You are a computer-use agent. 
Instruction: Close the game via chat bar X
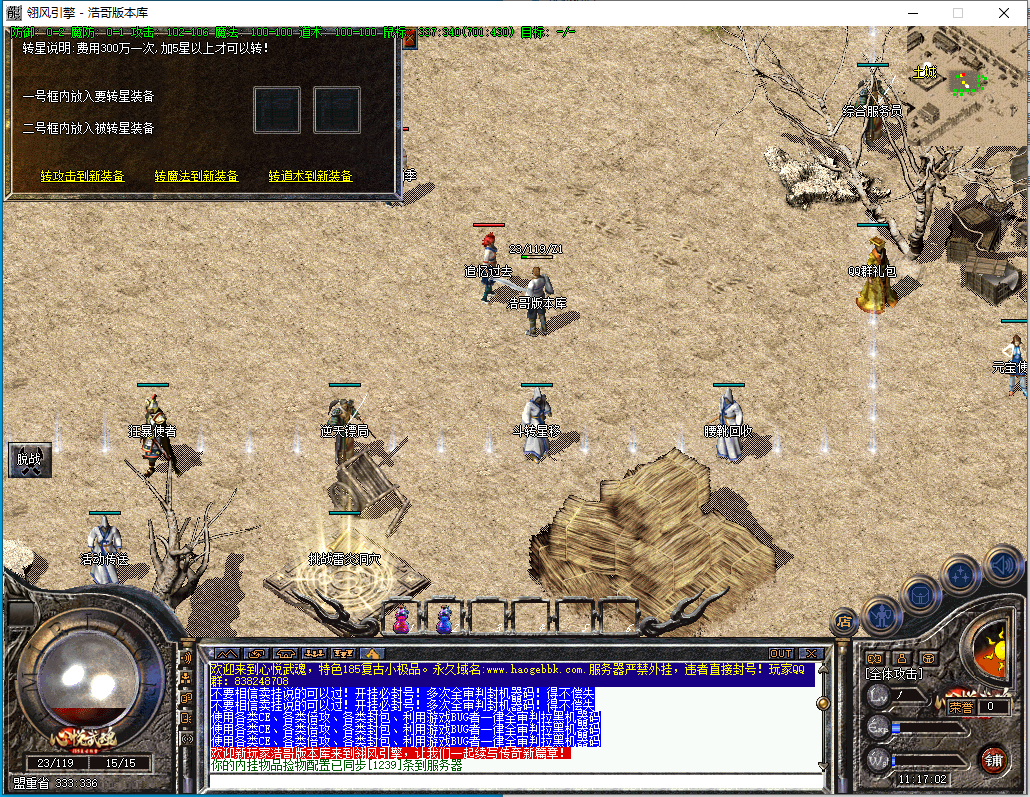tap(810, 654)
